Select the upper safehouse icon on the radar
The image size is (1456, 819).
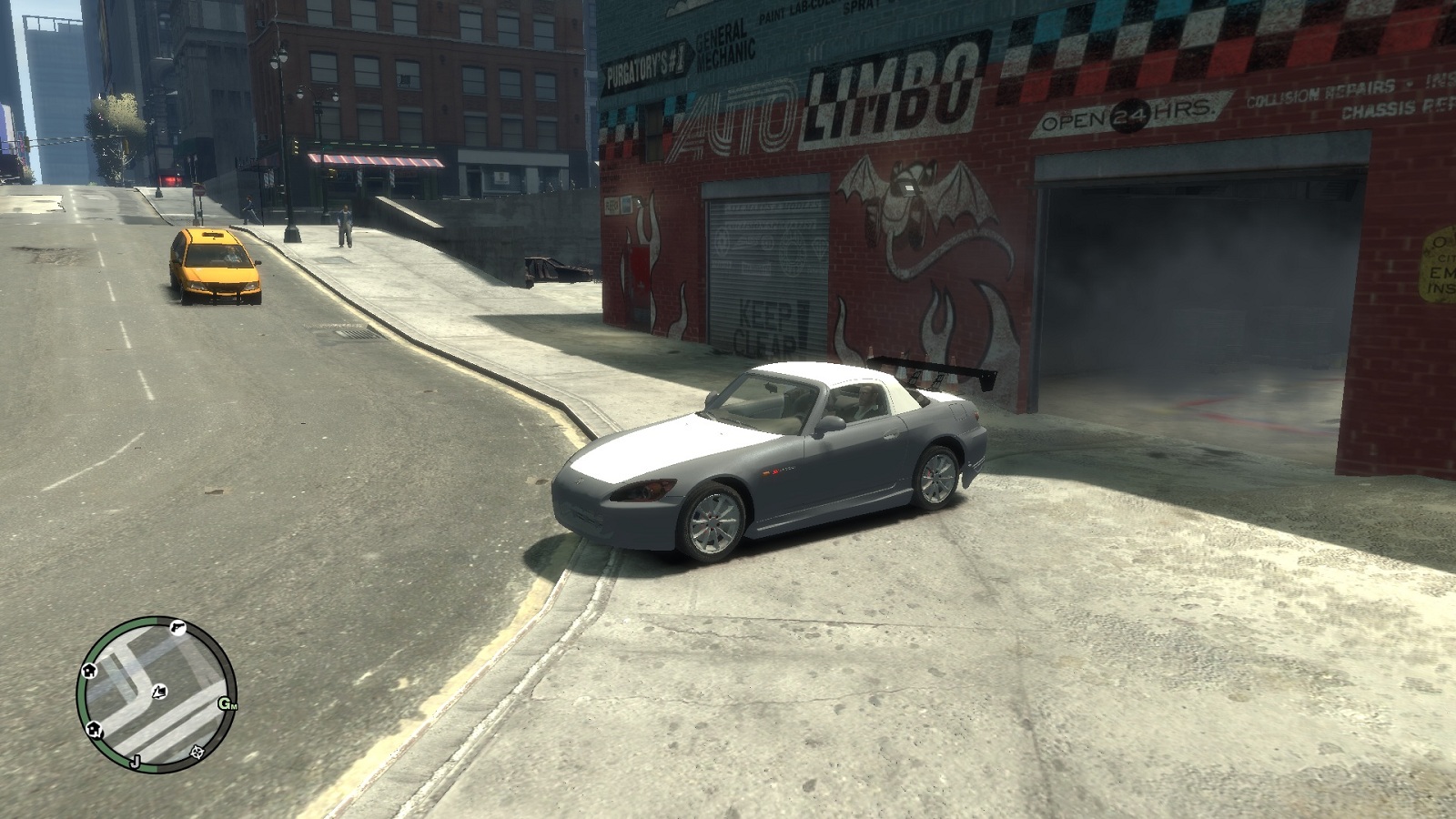point(89,672)
